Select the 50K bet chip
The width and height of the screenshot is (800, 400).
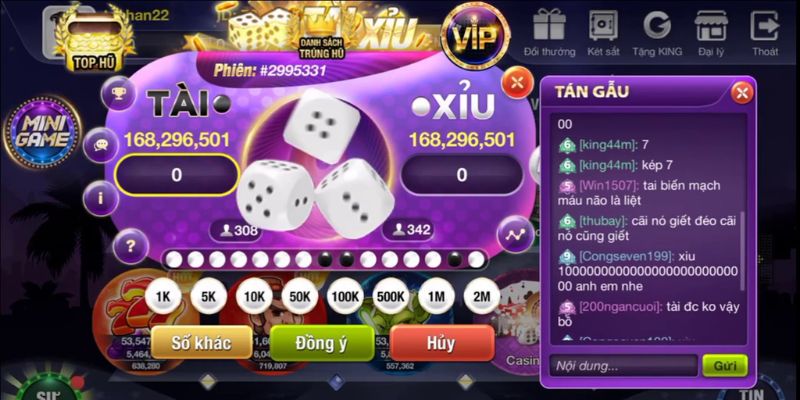tap(299, 296)
